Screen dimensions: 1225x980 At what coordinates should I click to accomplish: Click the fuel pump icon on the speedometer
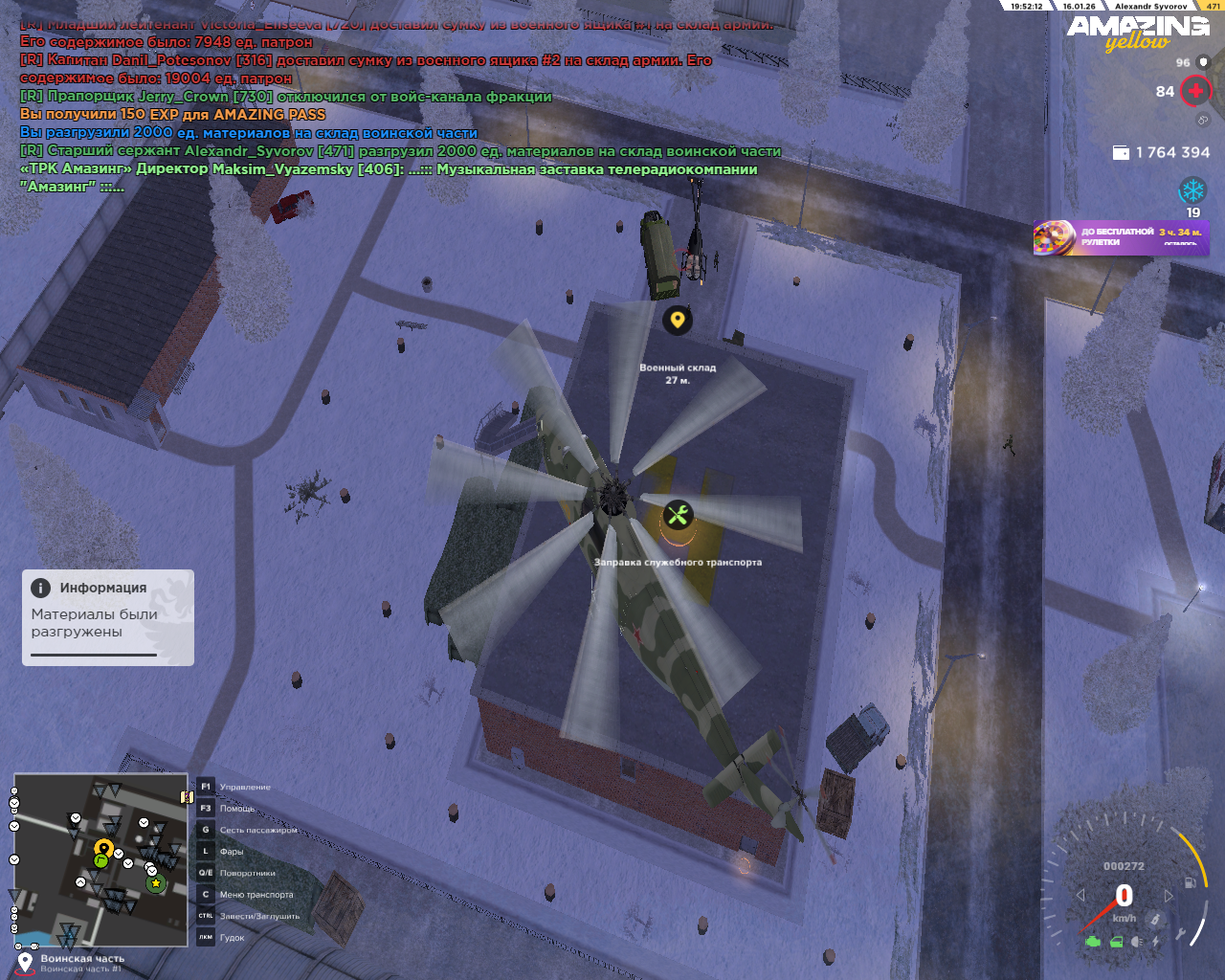pos(1191,881)
